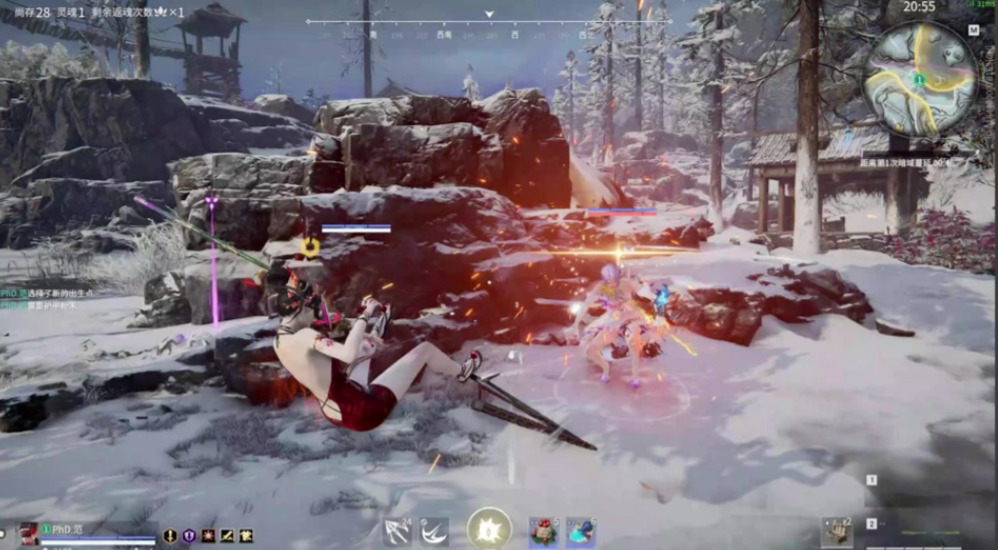Use the blue armor repair item
Viewport: 998px width, 550px height.
tap(581, 532)
